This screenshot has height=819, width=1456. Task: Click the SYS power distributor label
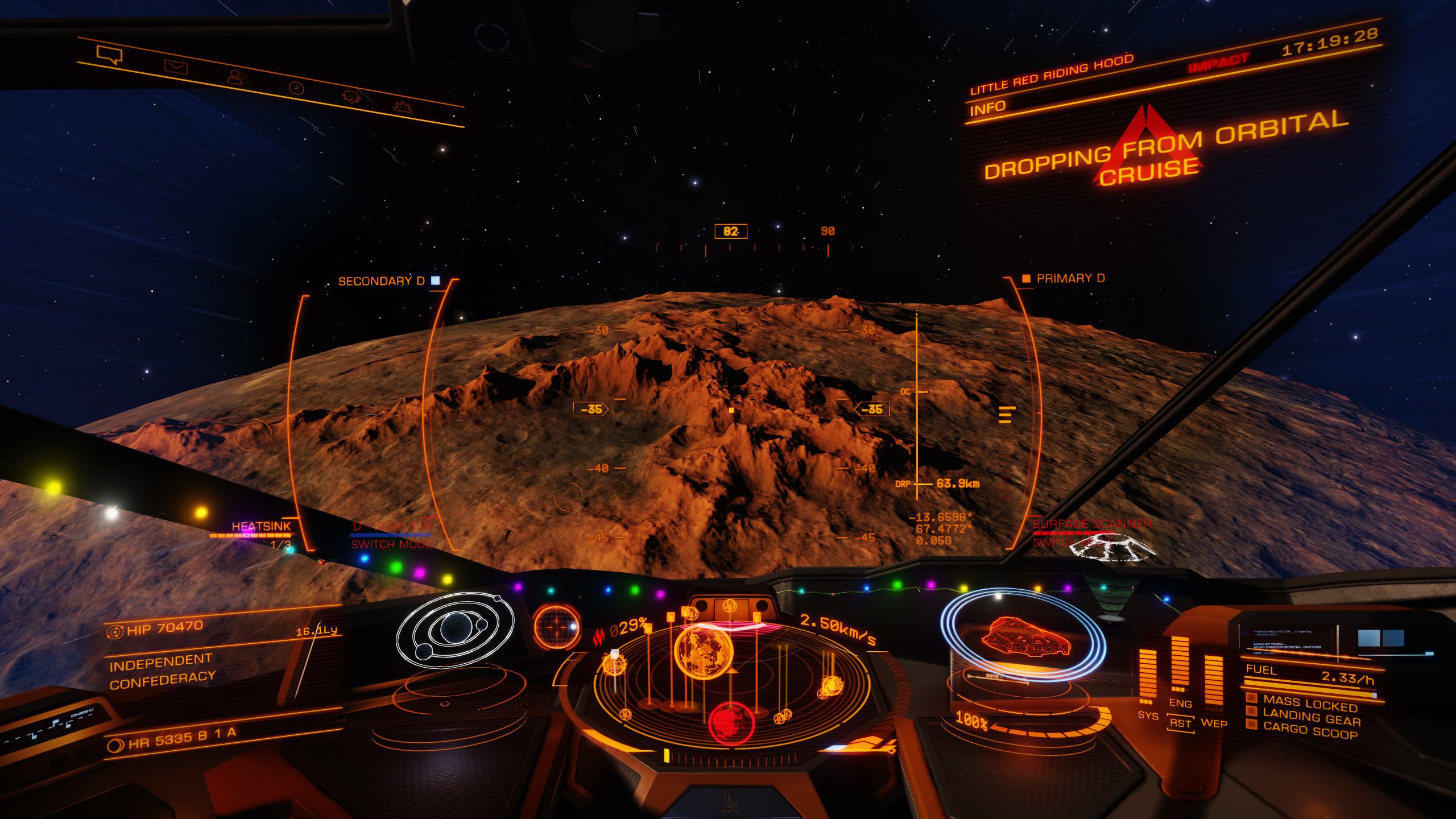click(x=1148, y=715)
